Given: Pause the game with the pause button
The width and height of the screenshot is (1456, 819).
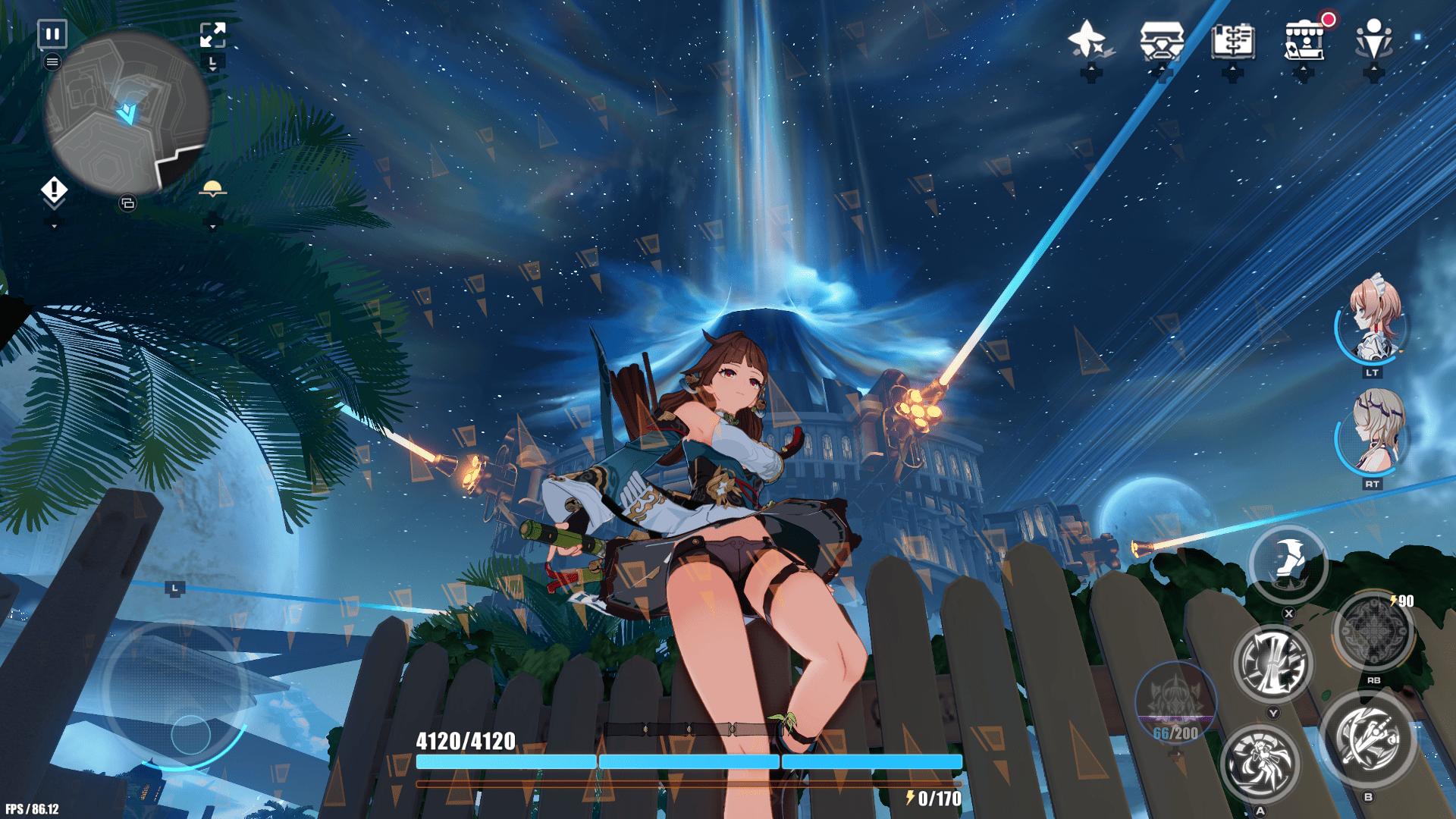Looking at the screenshot, I should (x=52, y=34).
